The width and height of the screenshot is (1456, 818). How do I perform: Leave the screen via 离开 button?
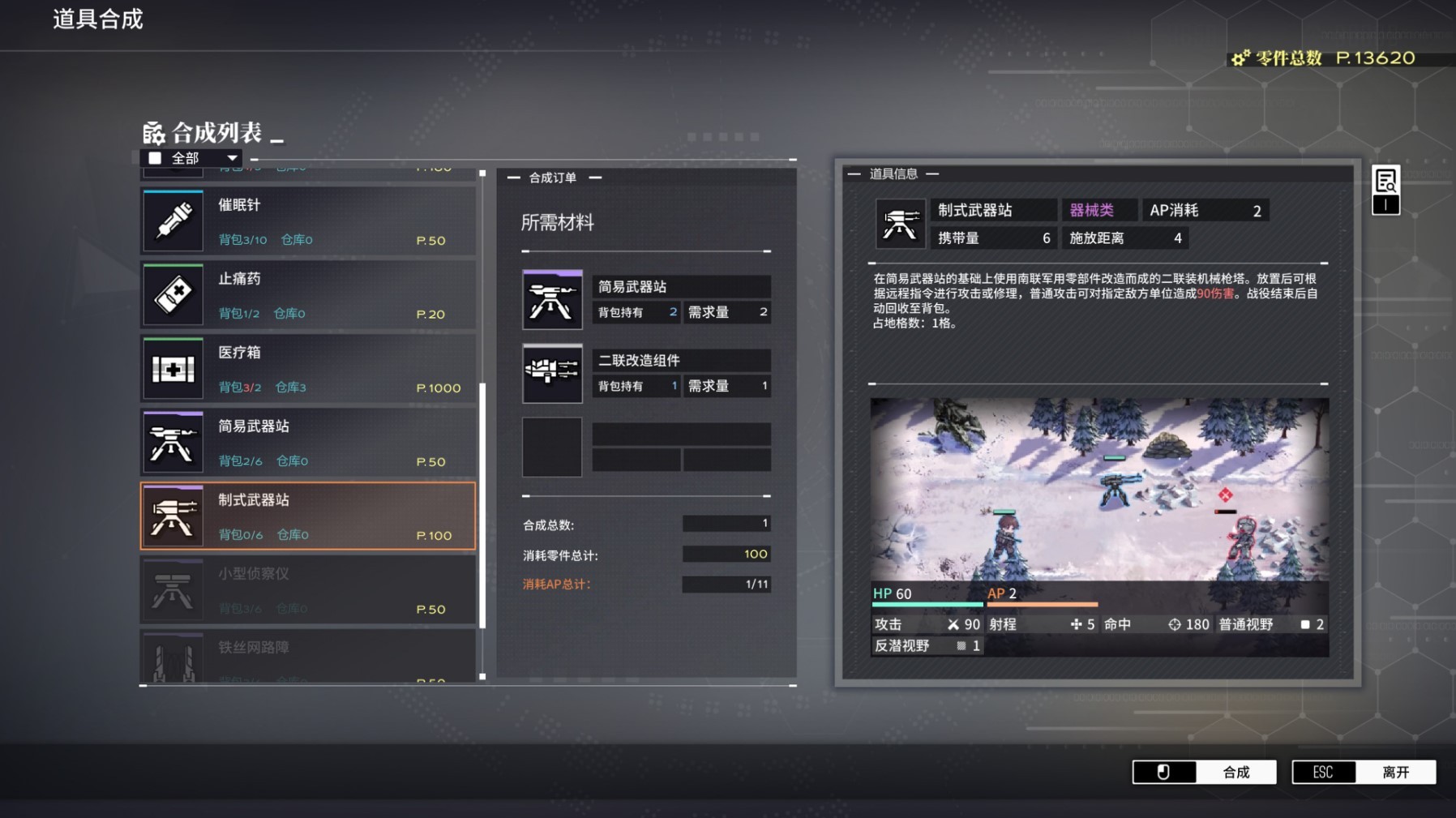click(1364, 772)
